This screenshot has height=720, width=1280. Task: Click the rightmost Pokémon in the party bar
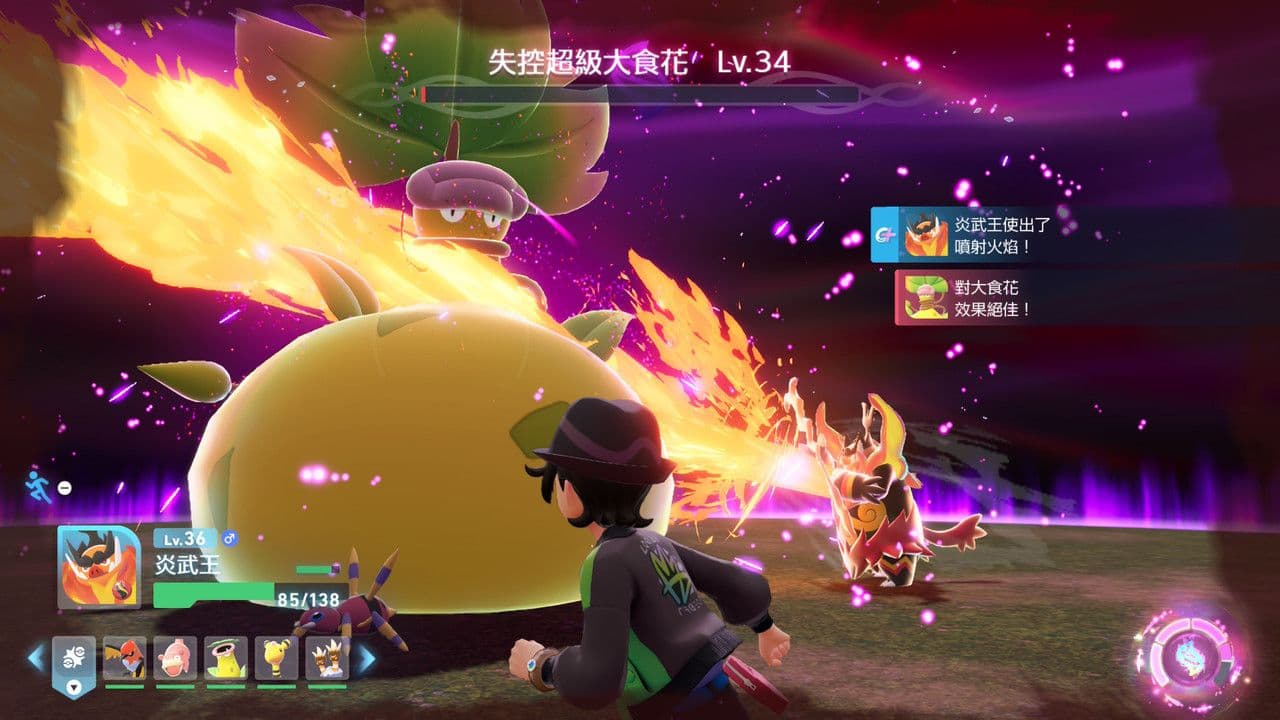coord(327,658)
